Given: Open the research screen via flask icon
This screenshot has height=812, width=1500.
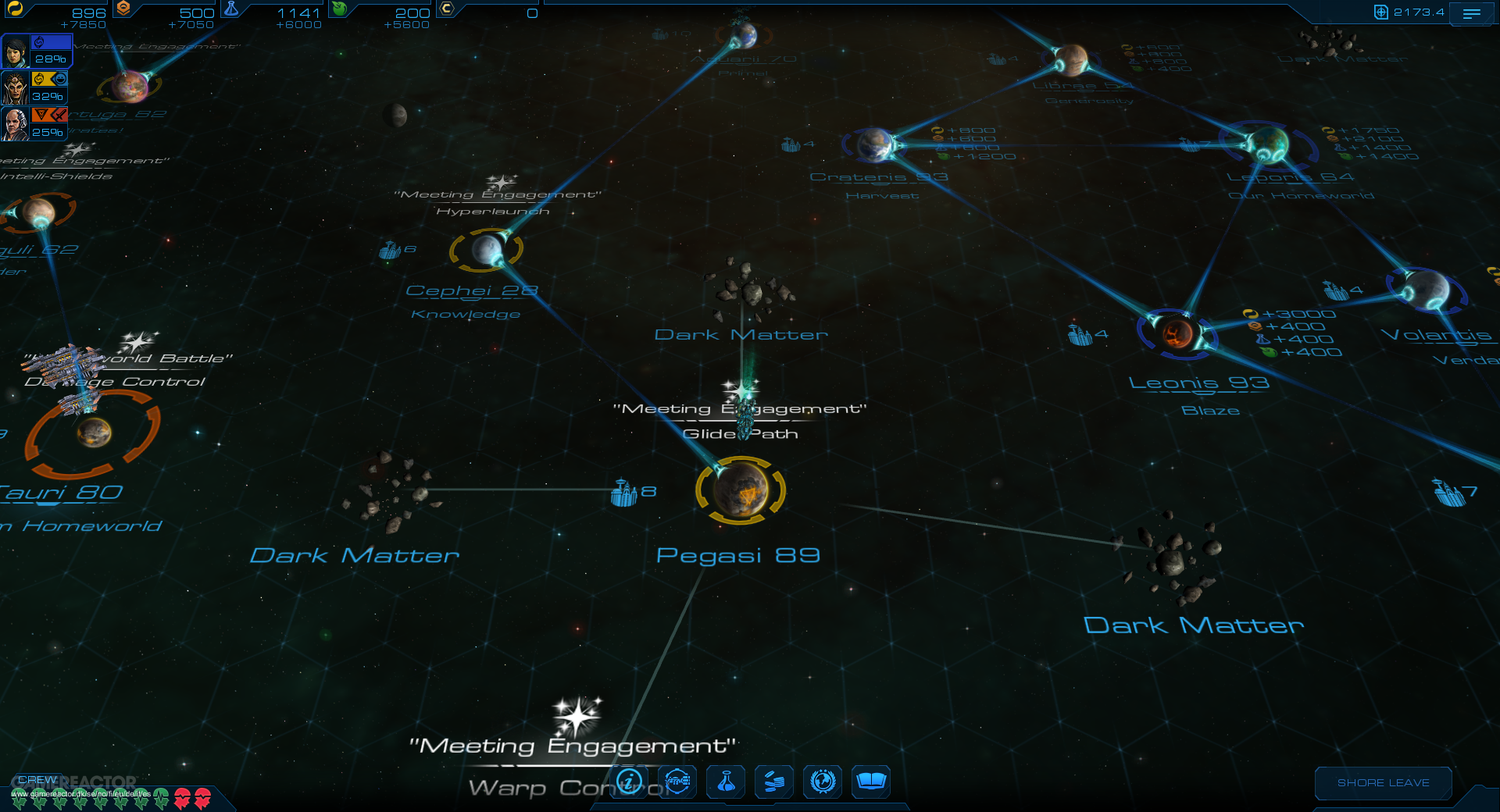Looking at the screenshot, I should click(725, 782).
